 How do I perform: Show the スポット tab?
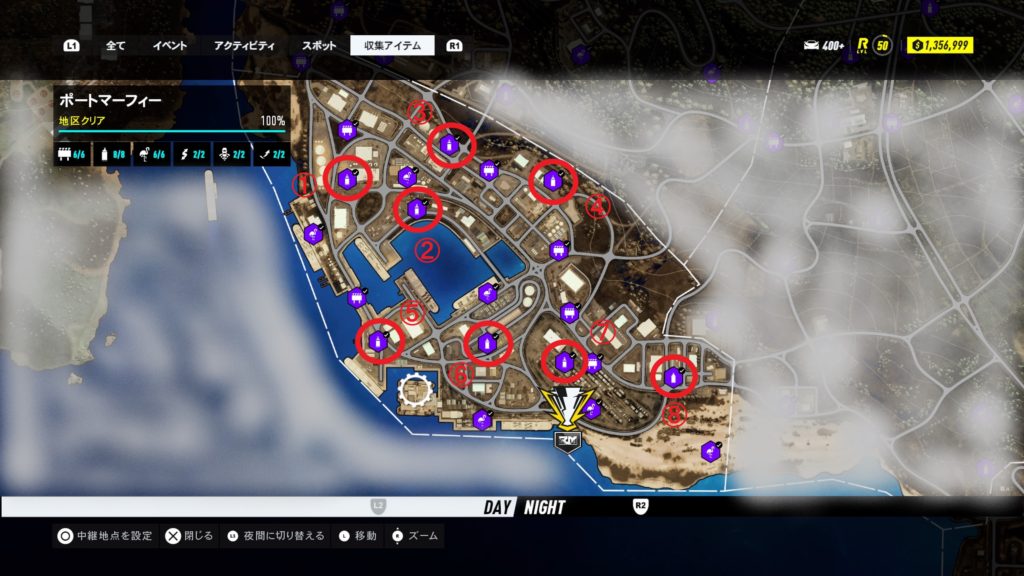[319, 45]
